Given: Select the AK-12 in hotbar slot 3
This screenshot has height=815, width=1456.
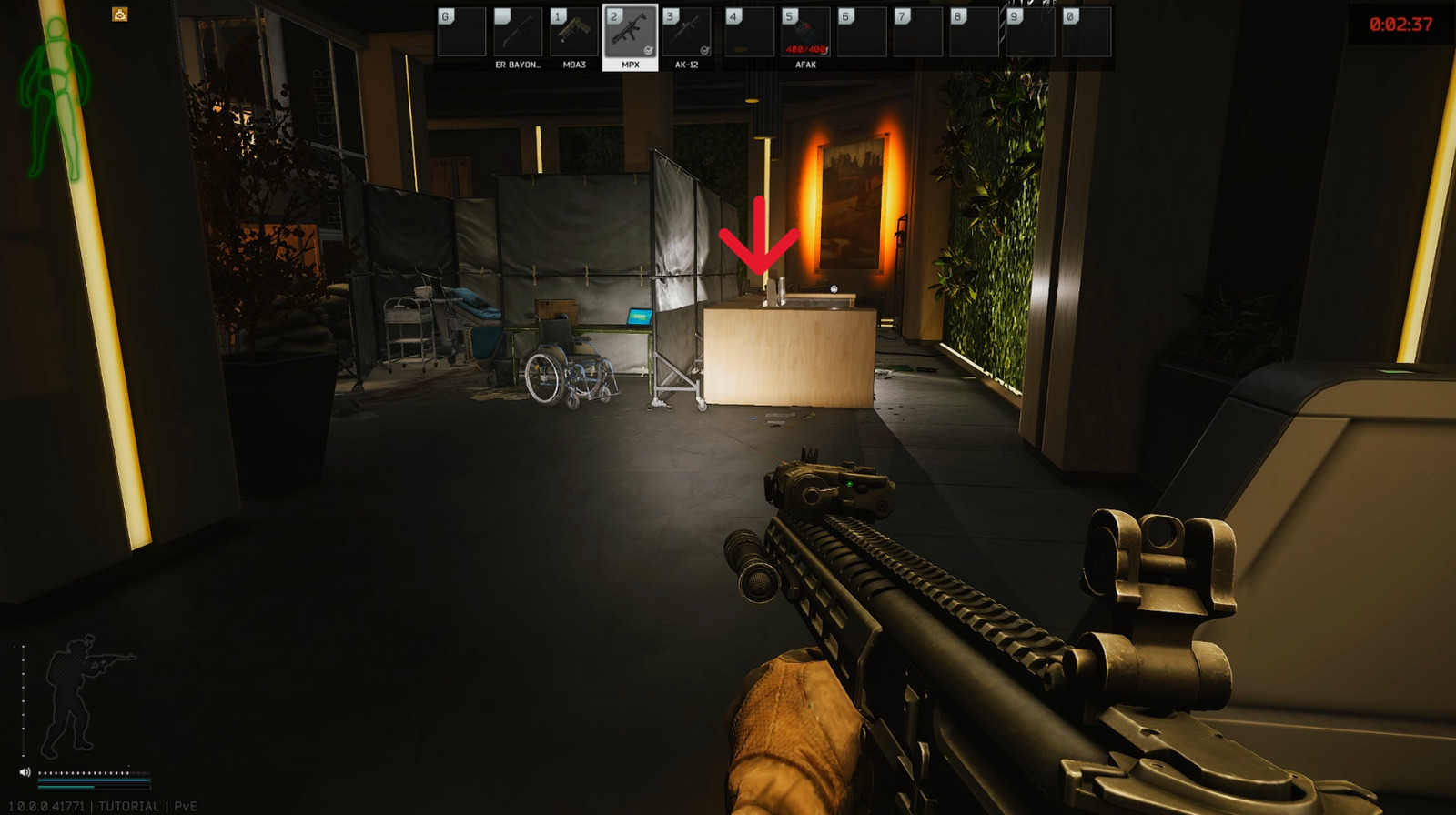Looking at the screenshot, I should [x=688, y=32].
